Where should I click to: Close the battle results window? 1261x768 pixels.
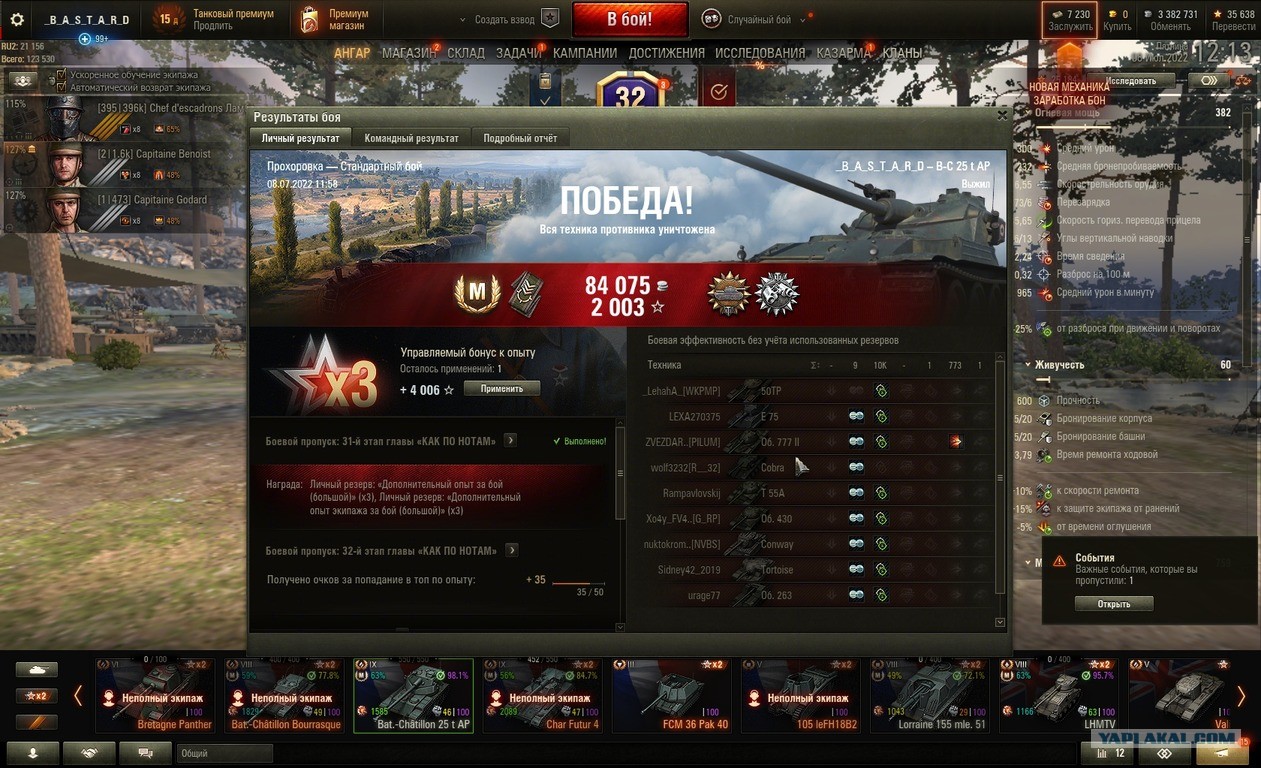[1002, 116]
